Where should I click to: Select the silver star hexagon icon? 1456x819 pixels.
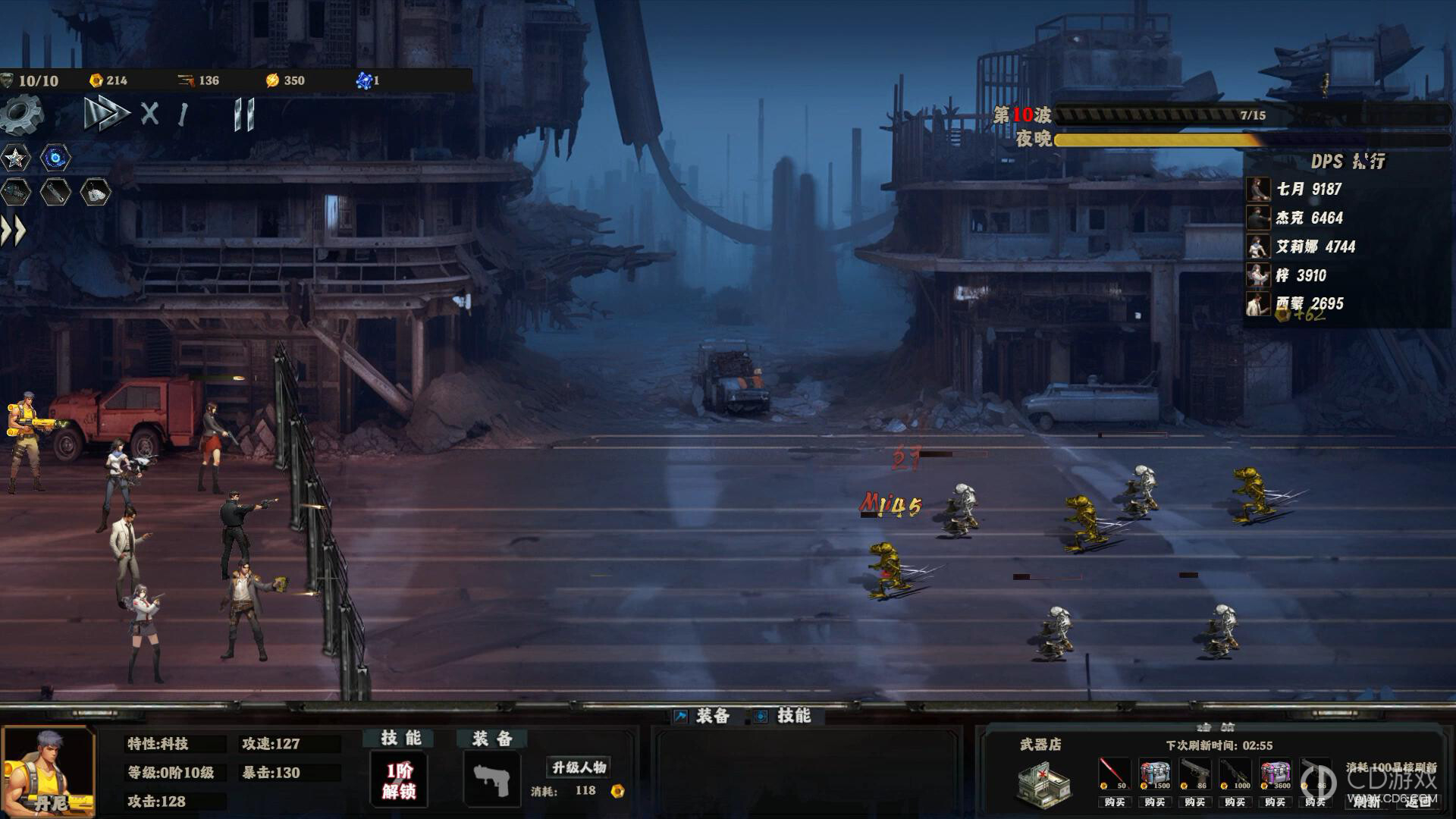[15, 158]
